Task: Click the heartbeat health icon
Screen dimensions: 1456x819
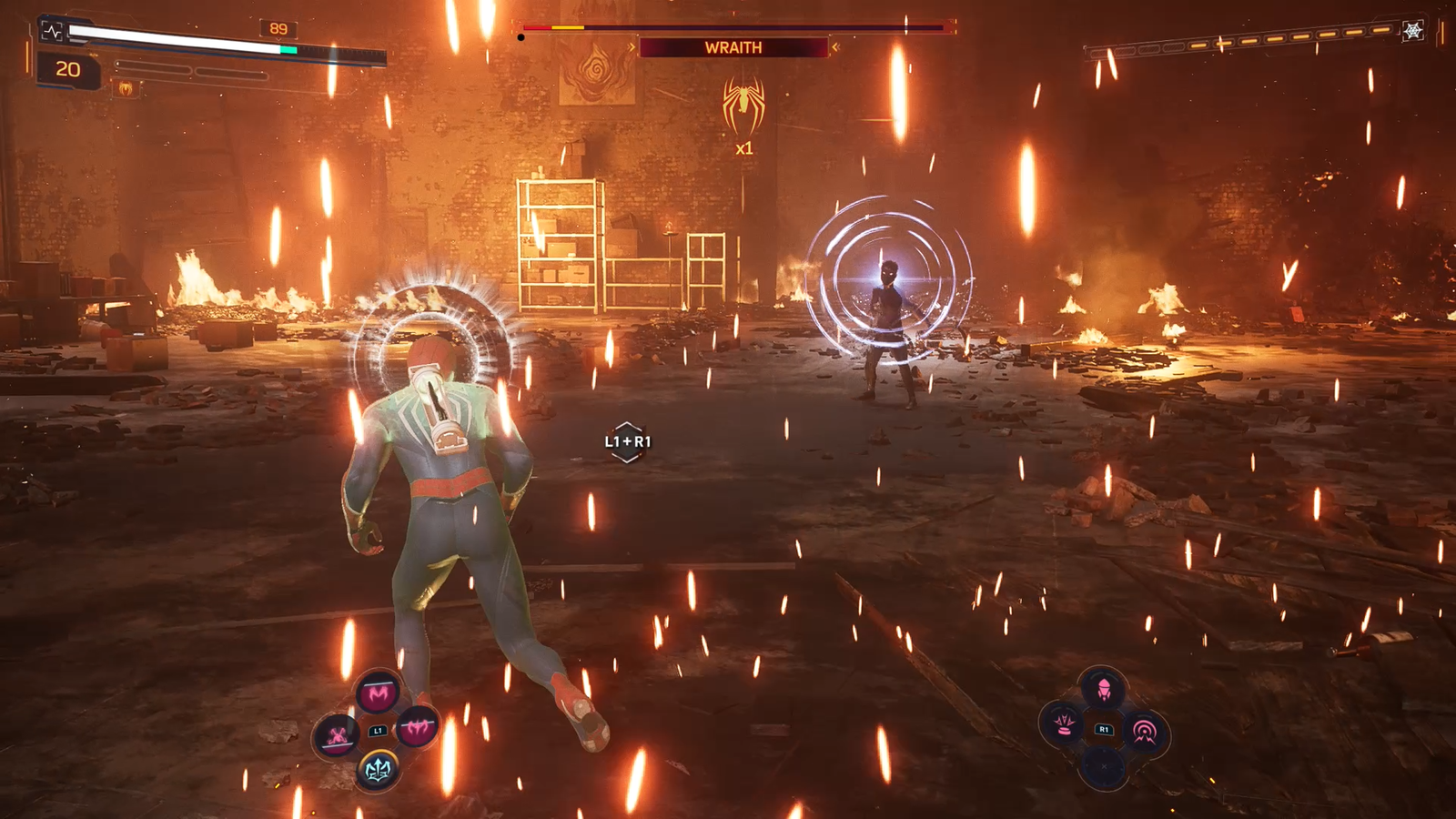Action: pyautogui.click(x=52, y=32)
